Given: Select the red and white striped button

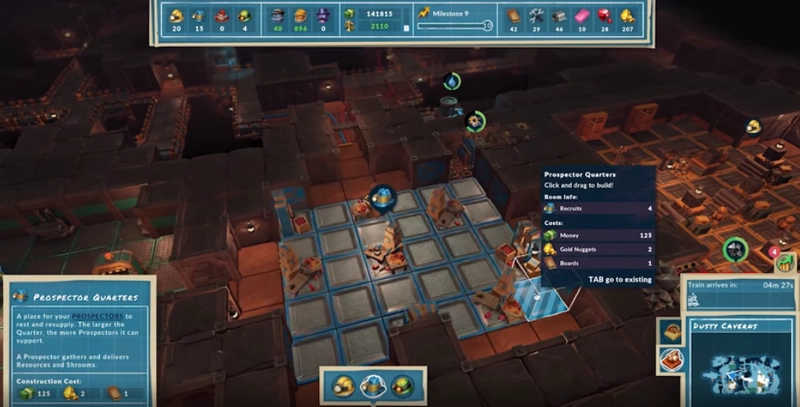Looking at the screenshot, I should point(670,359).
